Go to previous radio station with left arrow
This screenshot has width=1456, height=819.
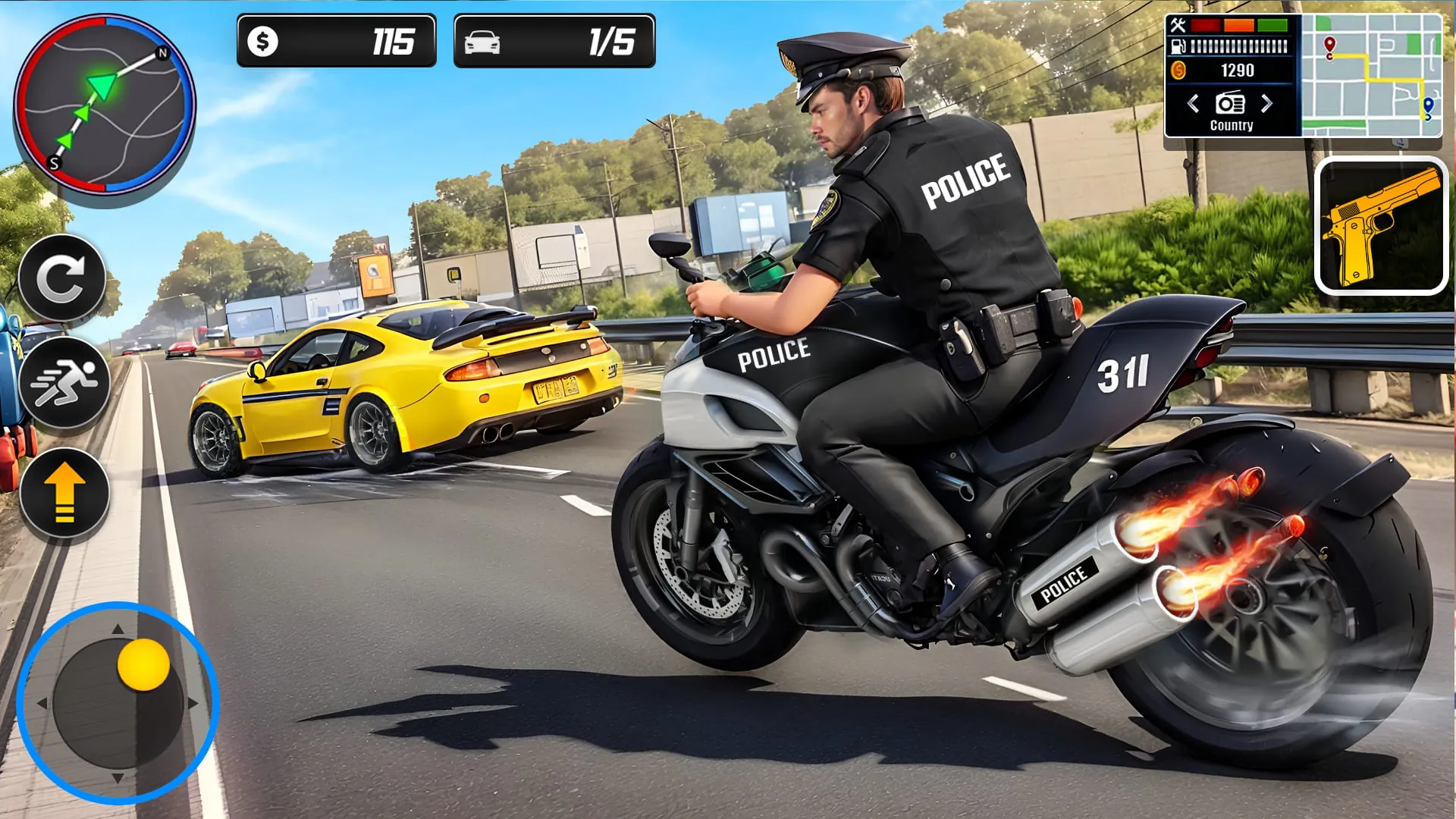[x=1193, y=103]
